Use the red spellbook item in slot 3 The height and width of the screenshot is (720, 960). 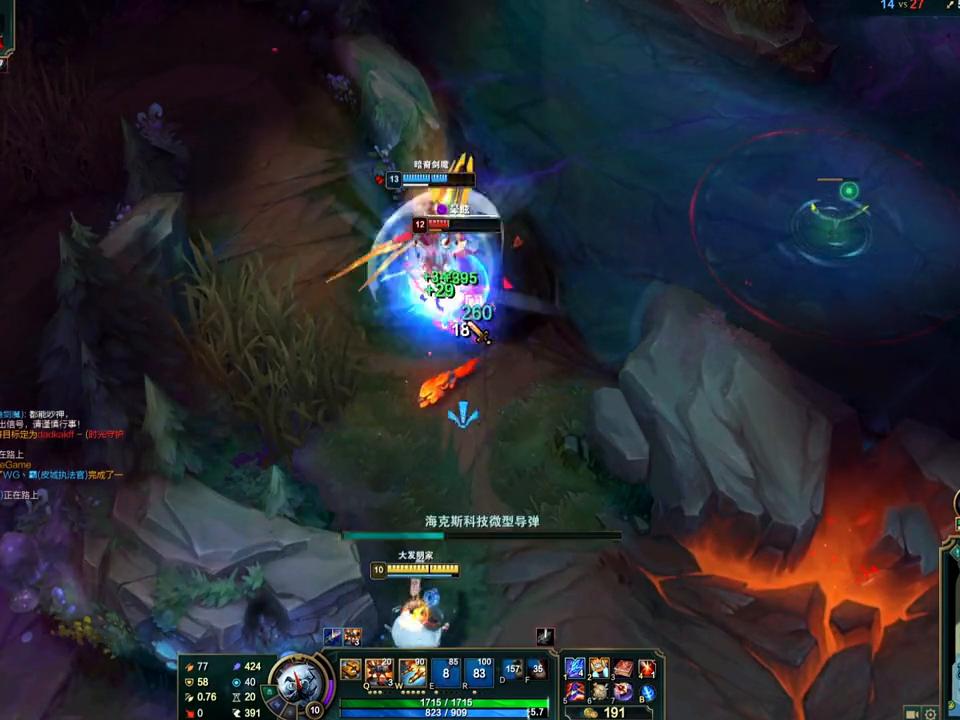pos(623,668)
